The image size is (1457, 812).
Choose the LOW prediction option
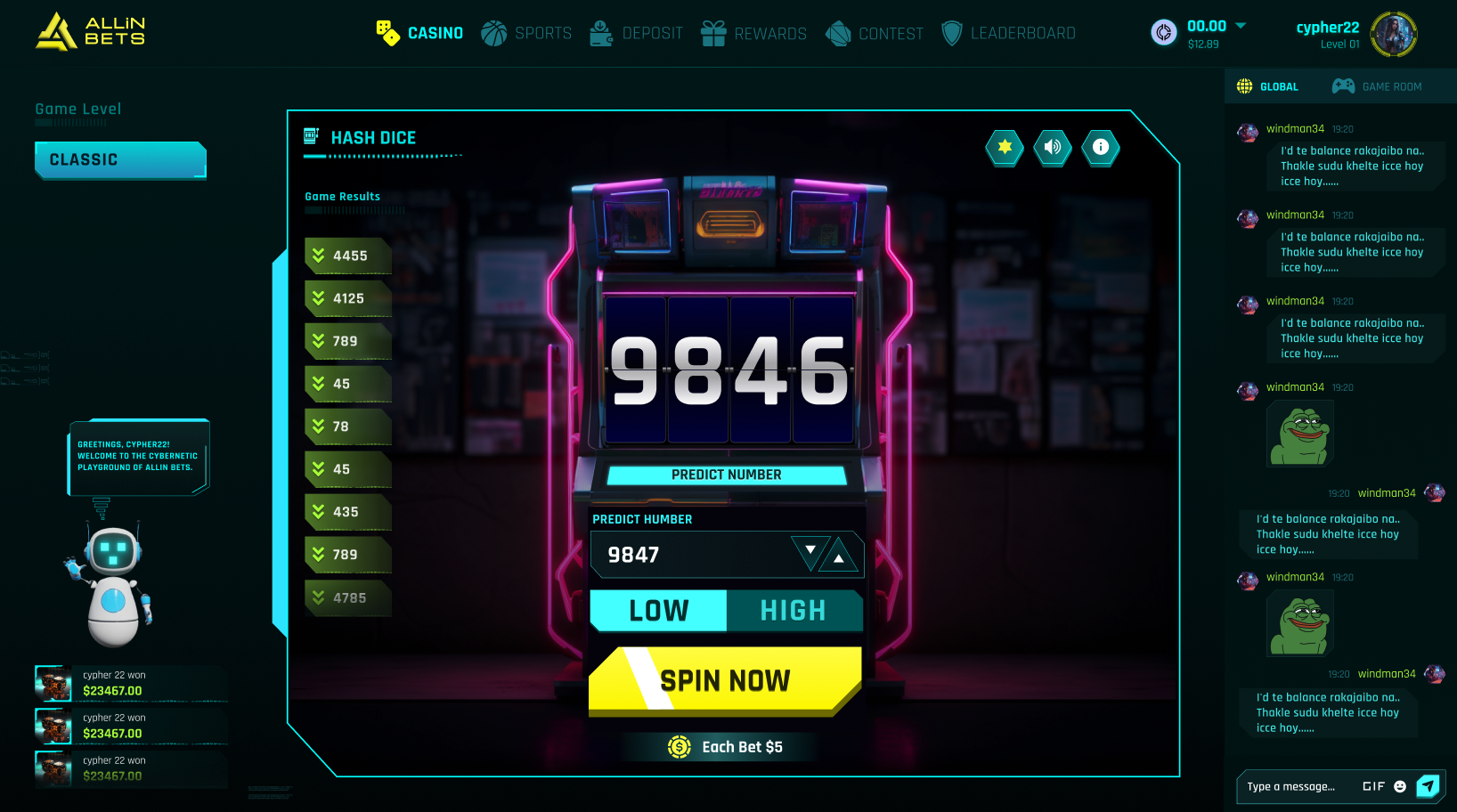point(658,611)
